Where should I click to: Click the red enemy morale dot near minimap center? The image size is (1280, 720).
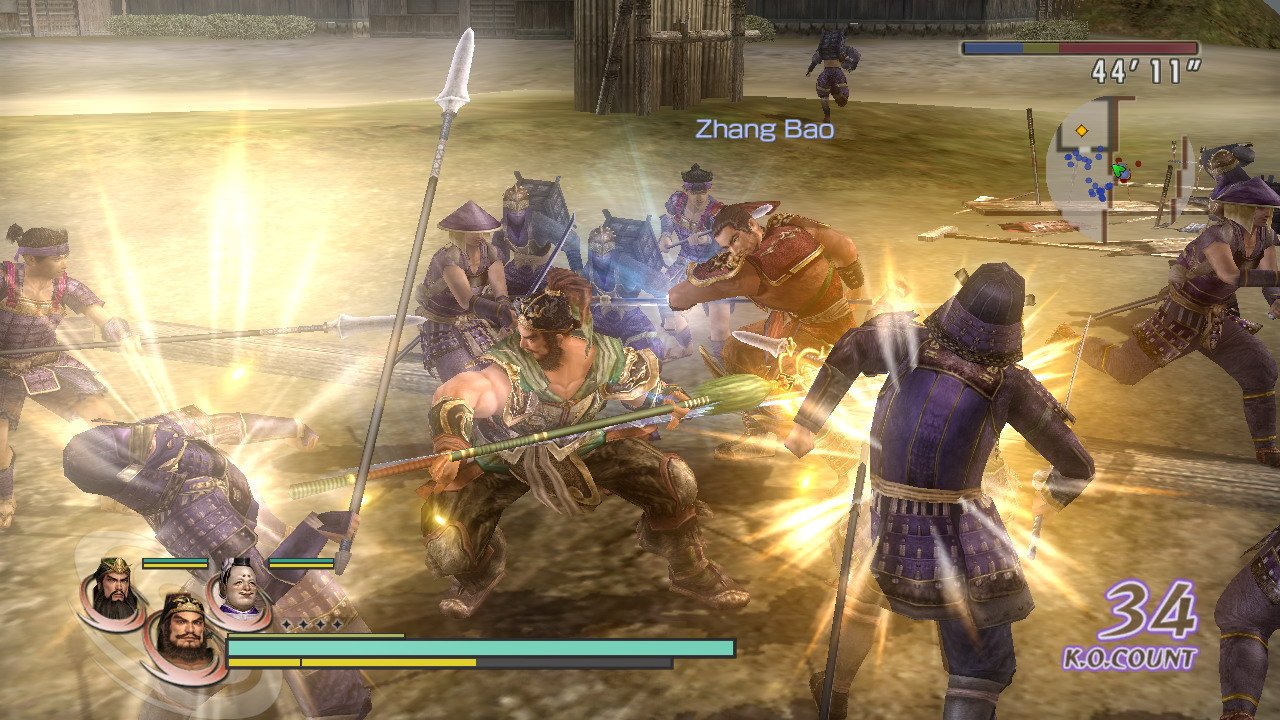1118,160
